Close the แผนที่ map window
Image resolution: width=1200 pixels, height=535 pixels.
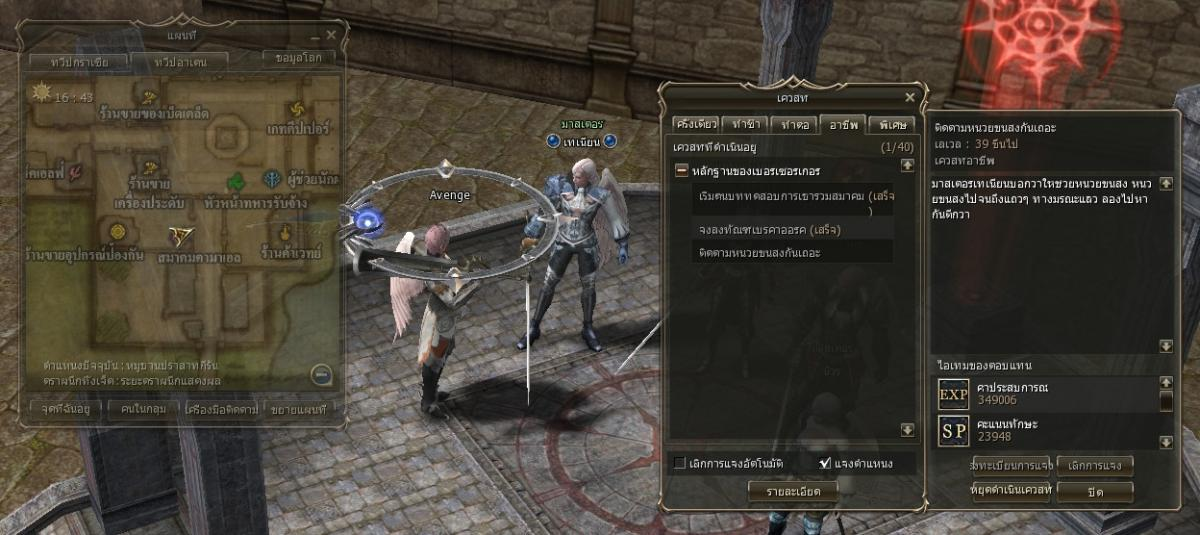(331, 35)
